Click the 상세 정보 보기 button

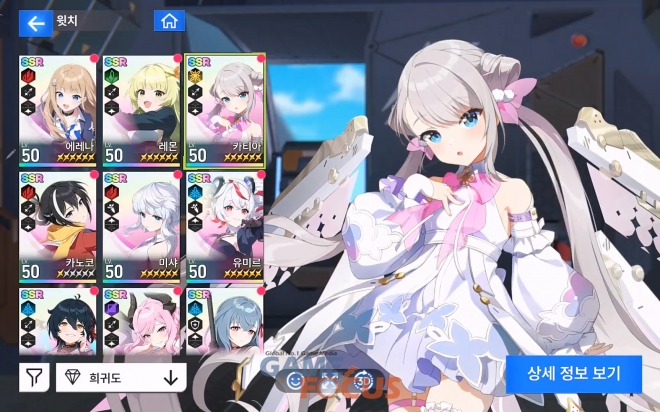coord(575,374)
